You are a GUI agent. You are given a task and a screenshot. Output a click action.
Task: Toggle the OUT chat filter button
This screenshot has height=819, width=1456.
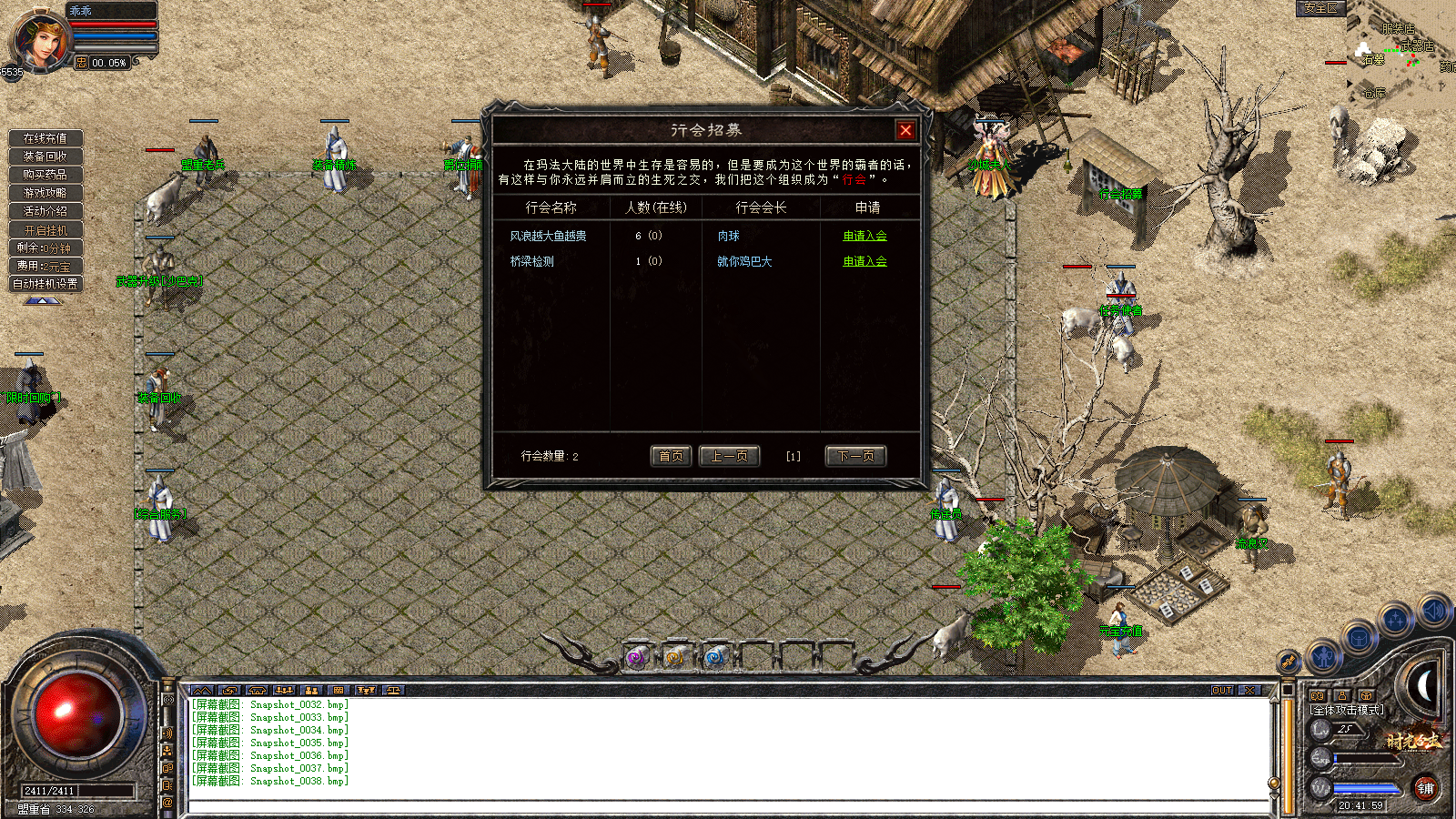[1220, 693]
